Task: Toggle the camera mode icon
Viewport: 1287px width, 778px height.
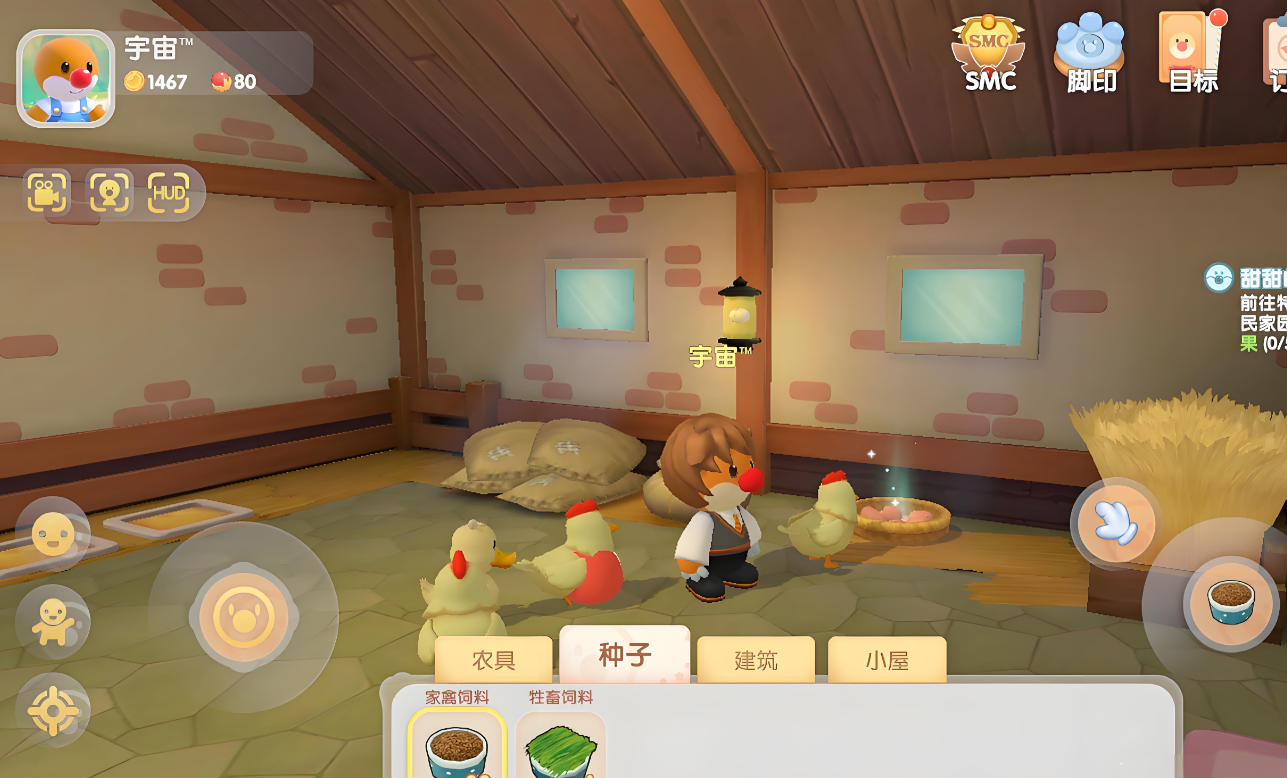Action: [x=47, y=193]
